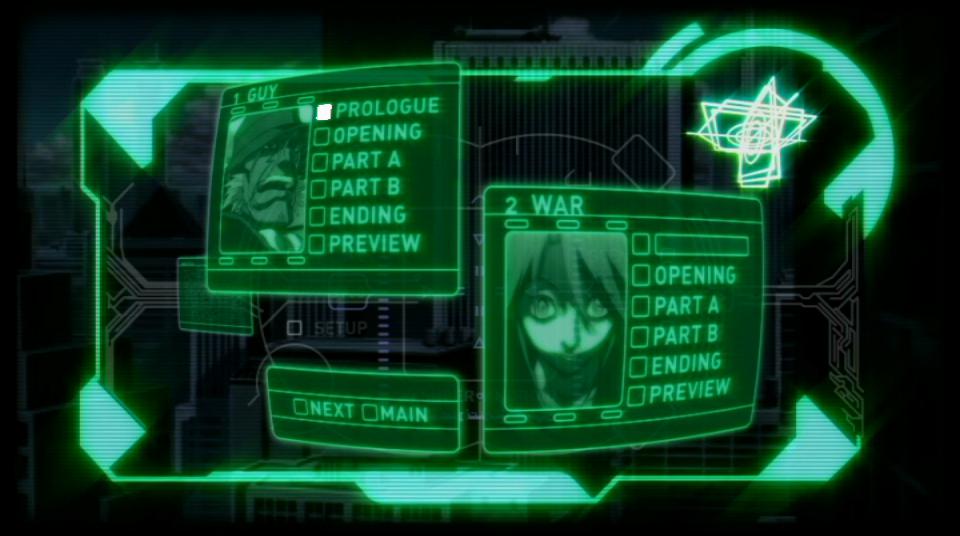
Task: Select PROLOGUE in the 1 GUY panel
Action: 386,108
